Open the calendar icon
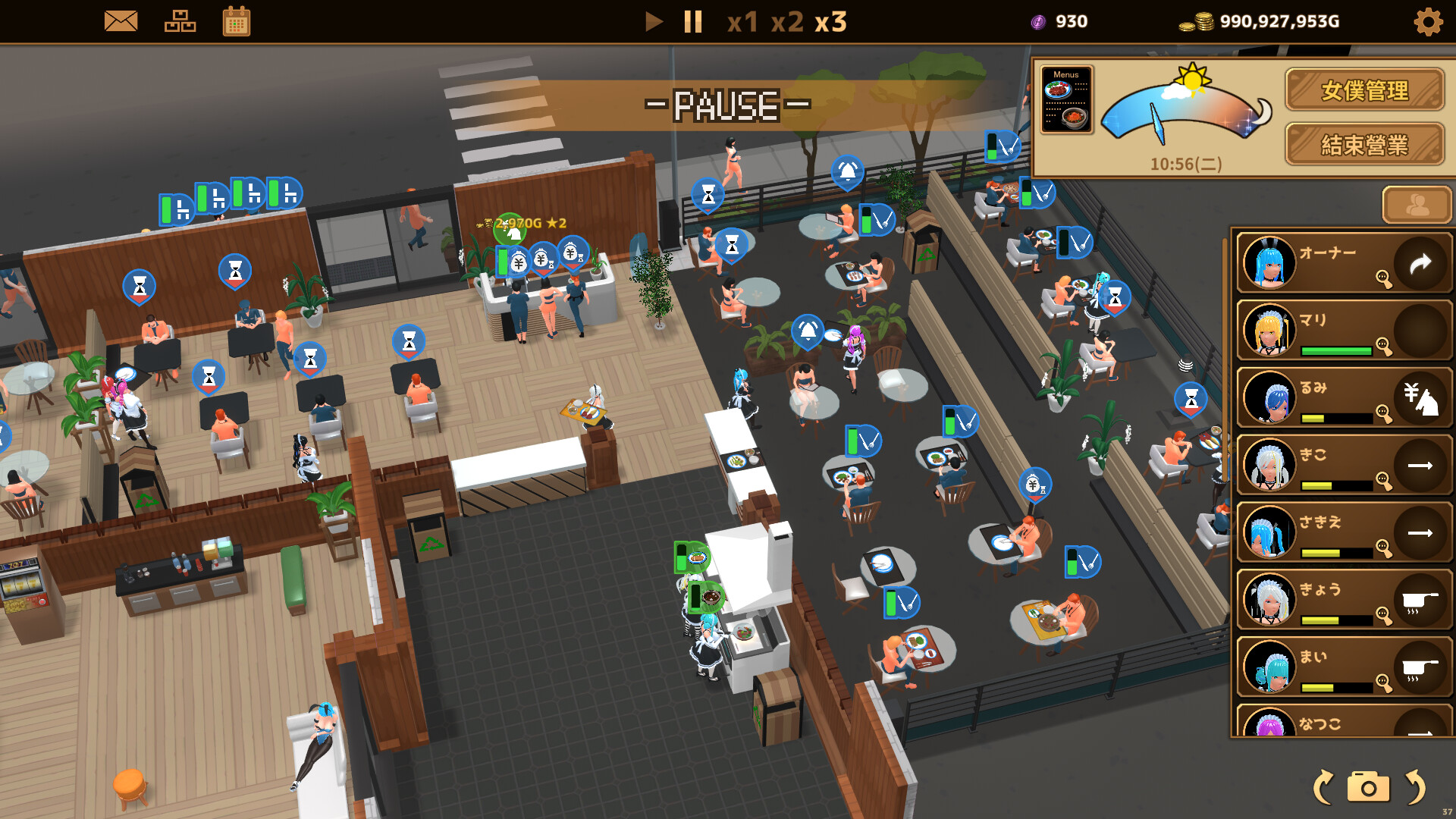This screenshot has width=1456, height=819. tap(237, 21)
